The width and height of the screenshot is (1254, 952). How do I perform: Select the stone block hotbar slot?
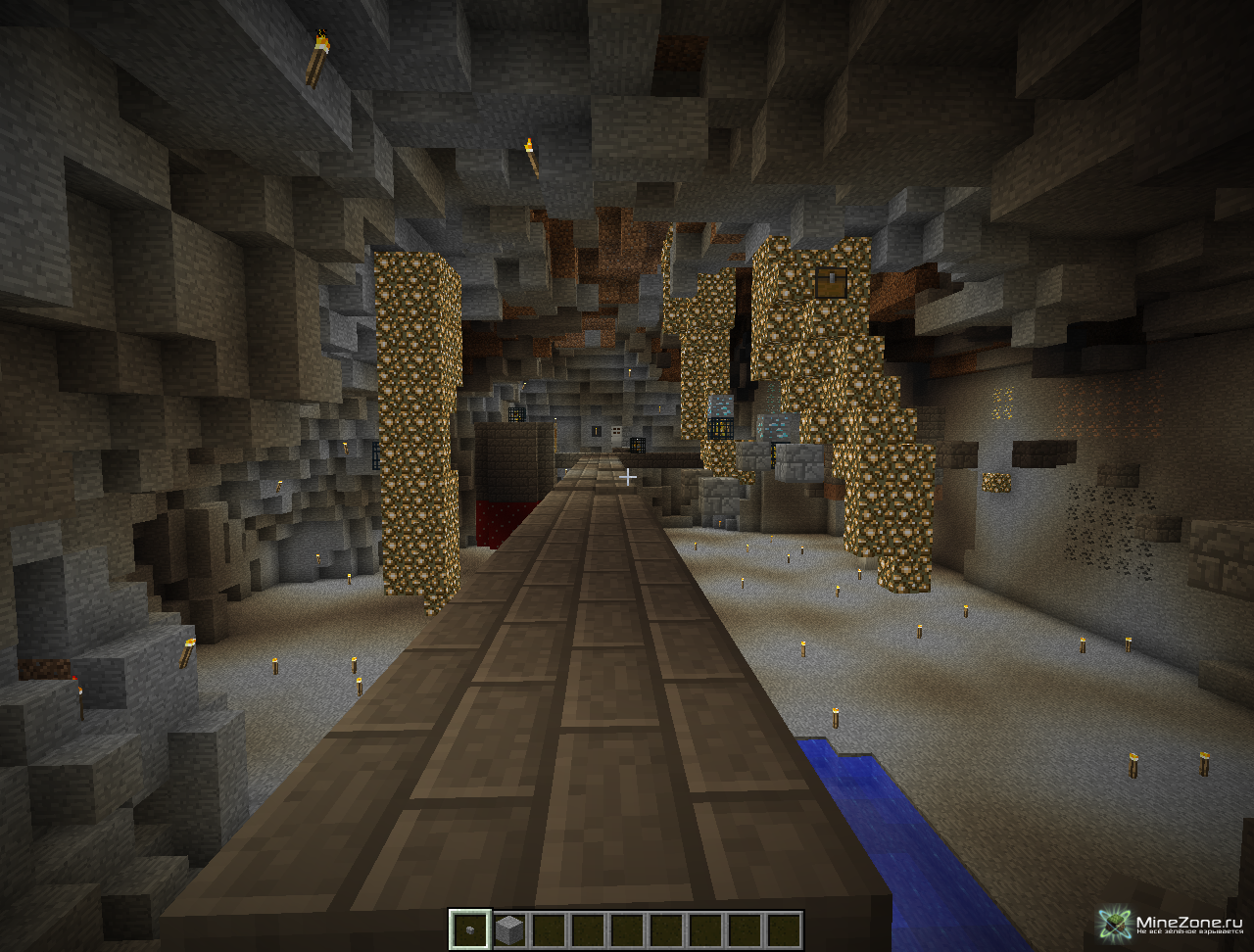pyautogui.click(x=508, y=929)
